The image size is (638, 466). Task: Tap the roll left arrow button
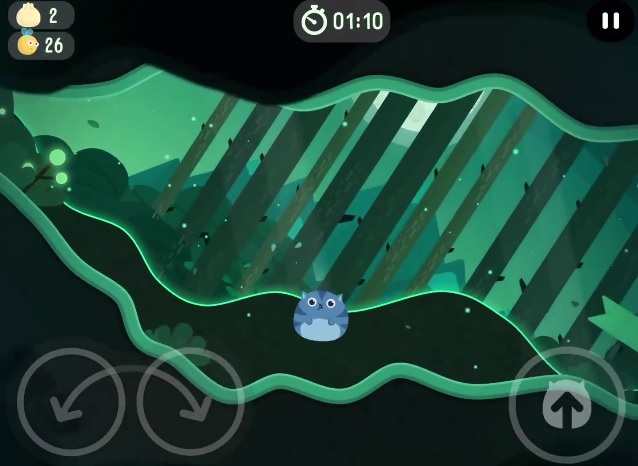point(71,401)
